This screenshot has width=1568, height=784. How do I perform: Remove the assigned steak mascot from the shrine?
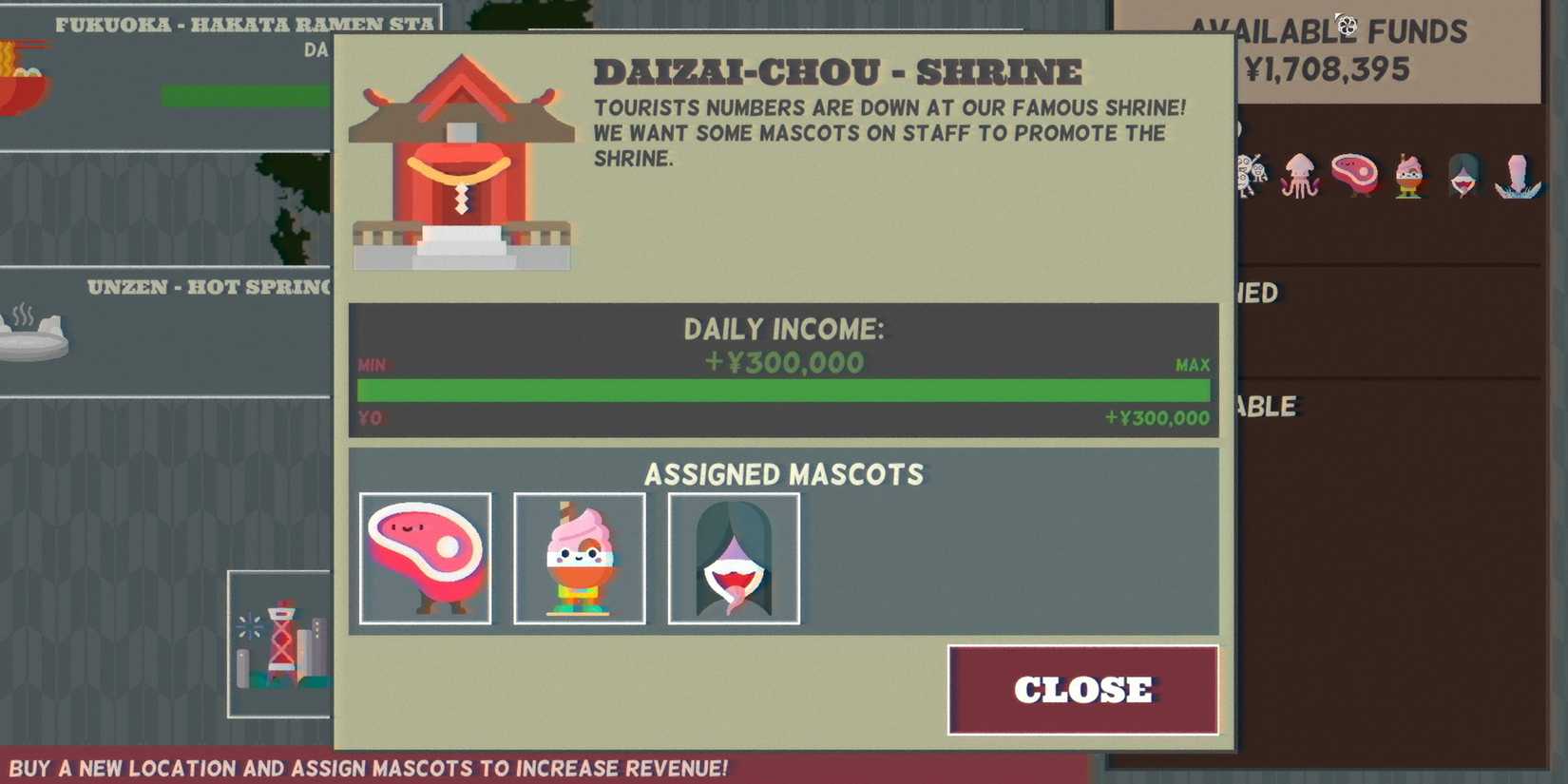click(x=425, y=558)
